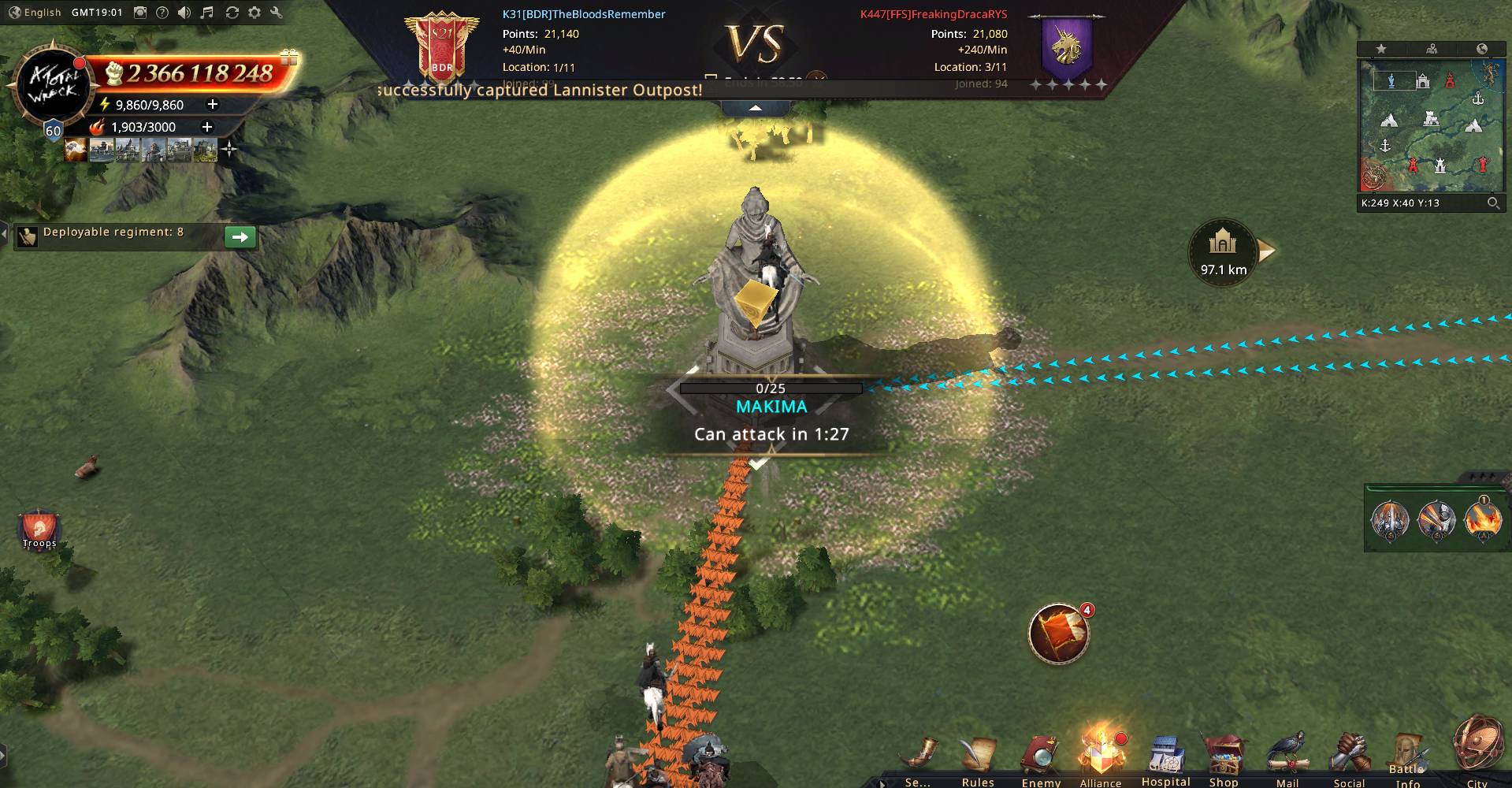Open the Hospital panel
The height and width of the screenshot is (788, 1512).
pyautogui.click(x=1165, y=760)
